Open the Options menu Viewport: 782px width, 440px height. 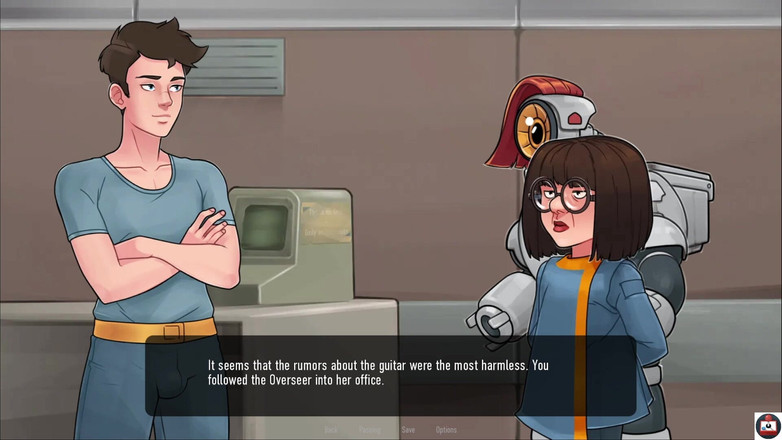[x=446, y=430]
